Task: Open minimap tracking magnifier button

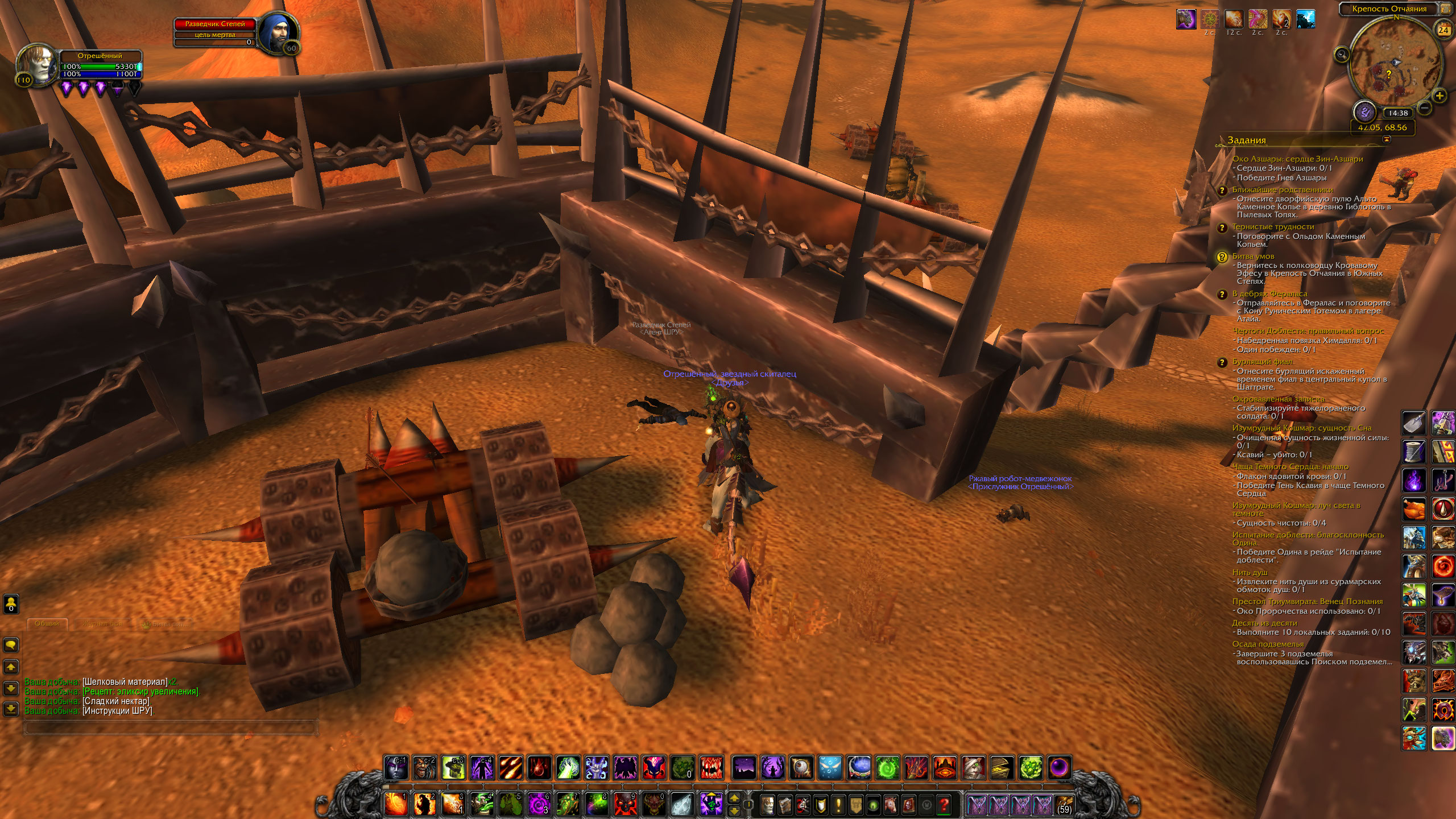Action: (1342, 55)
